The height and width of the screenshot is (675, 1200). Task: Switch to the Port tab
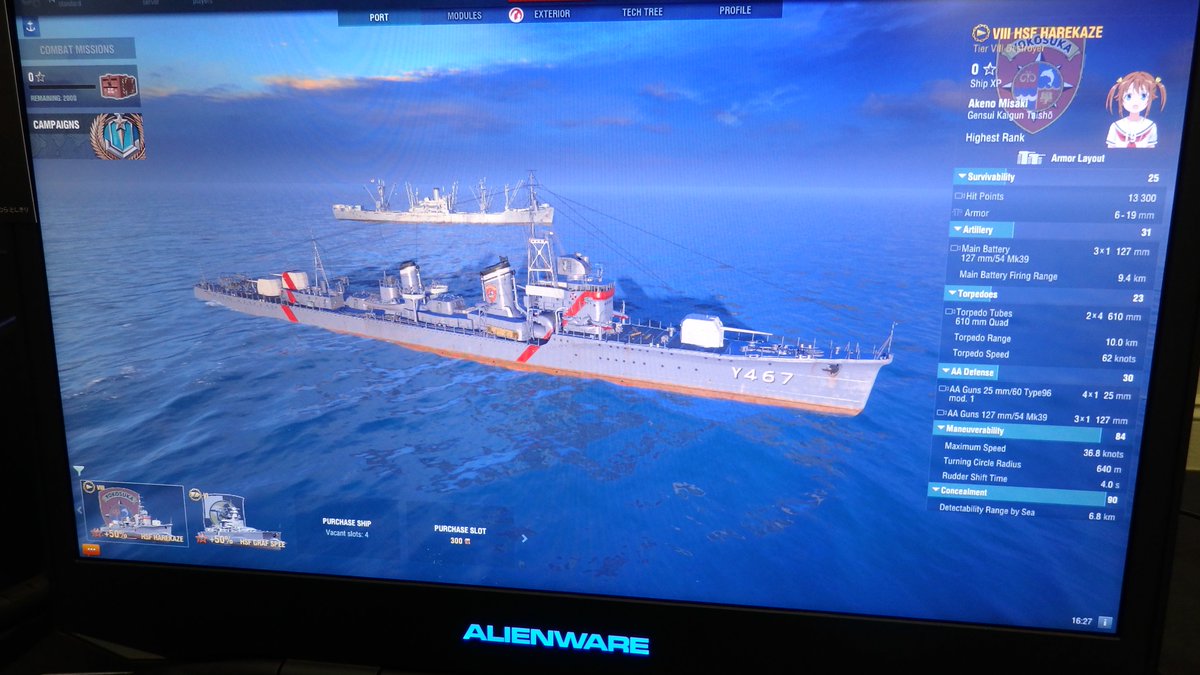point(379,17)
